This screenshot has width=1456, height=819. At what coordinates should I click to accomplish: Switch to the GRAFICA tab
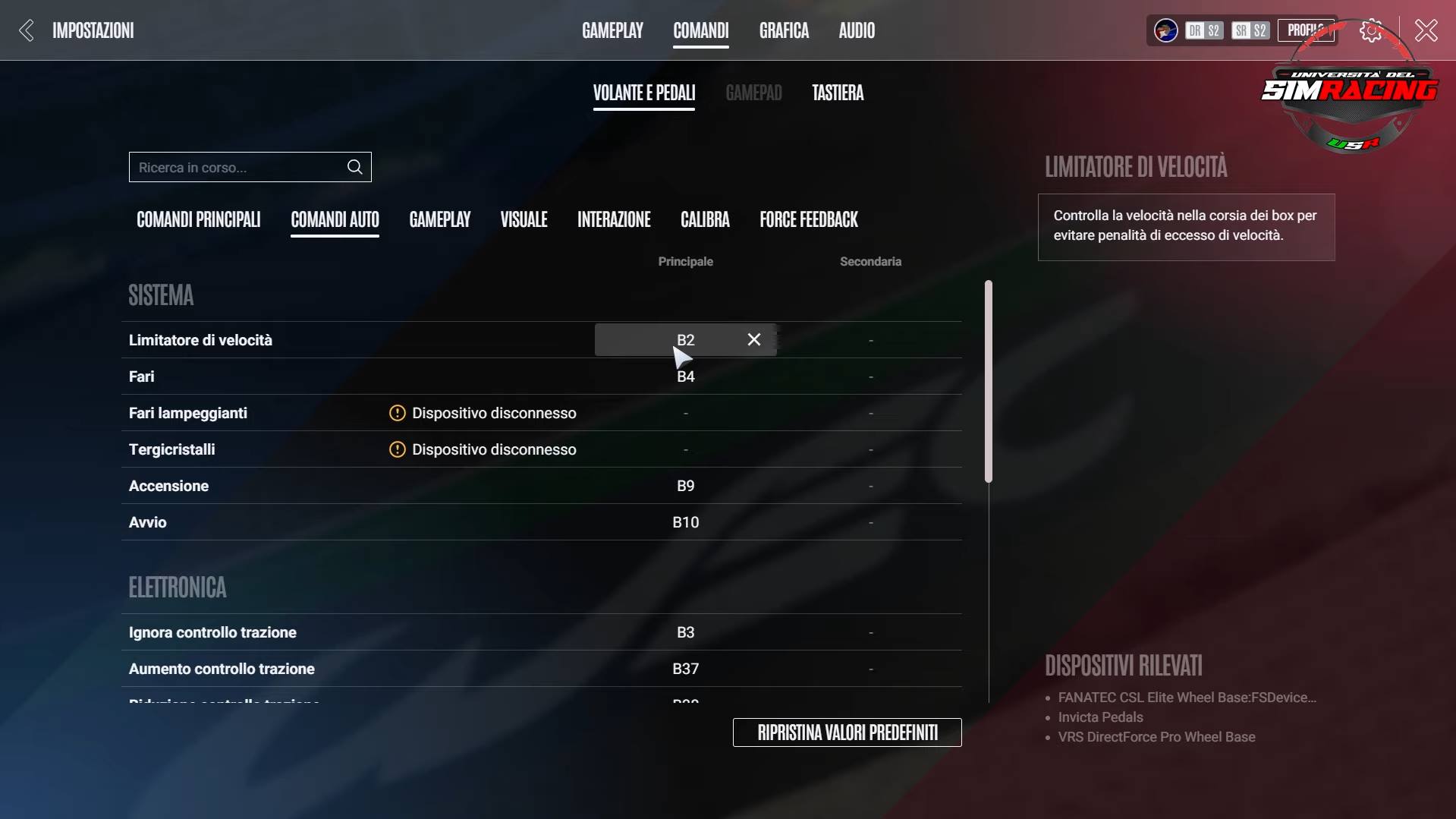pos(783,30)
